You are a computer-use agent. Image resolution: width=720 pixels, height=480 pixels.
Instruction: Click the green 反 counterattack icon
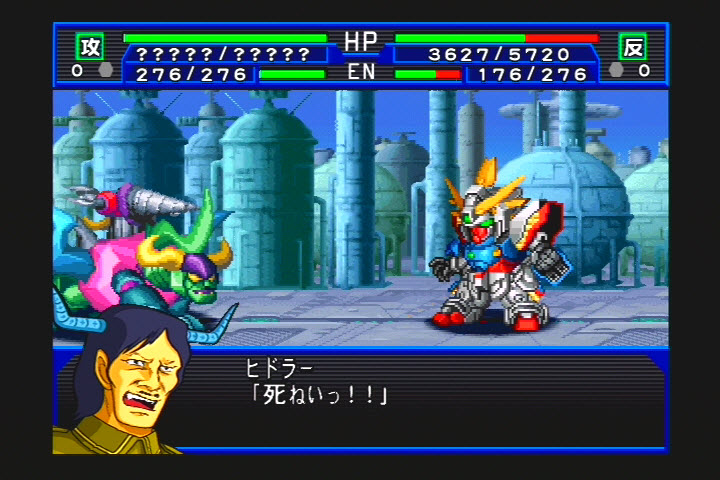pyautogui.click(x=632, y=46)
